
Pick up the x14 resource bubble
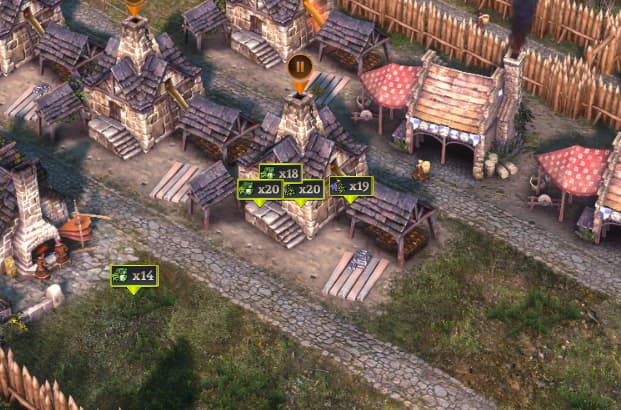point(134,275)
